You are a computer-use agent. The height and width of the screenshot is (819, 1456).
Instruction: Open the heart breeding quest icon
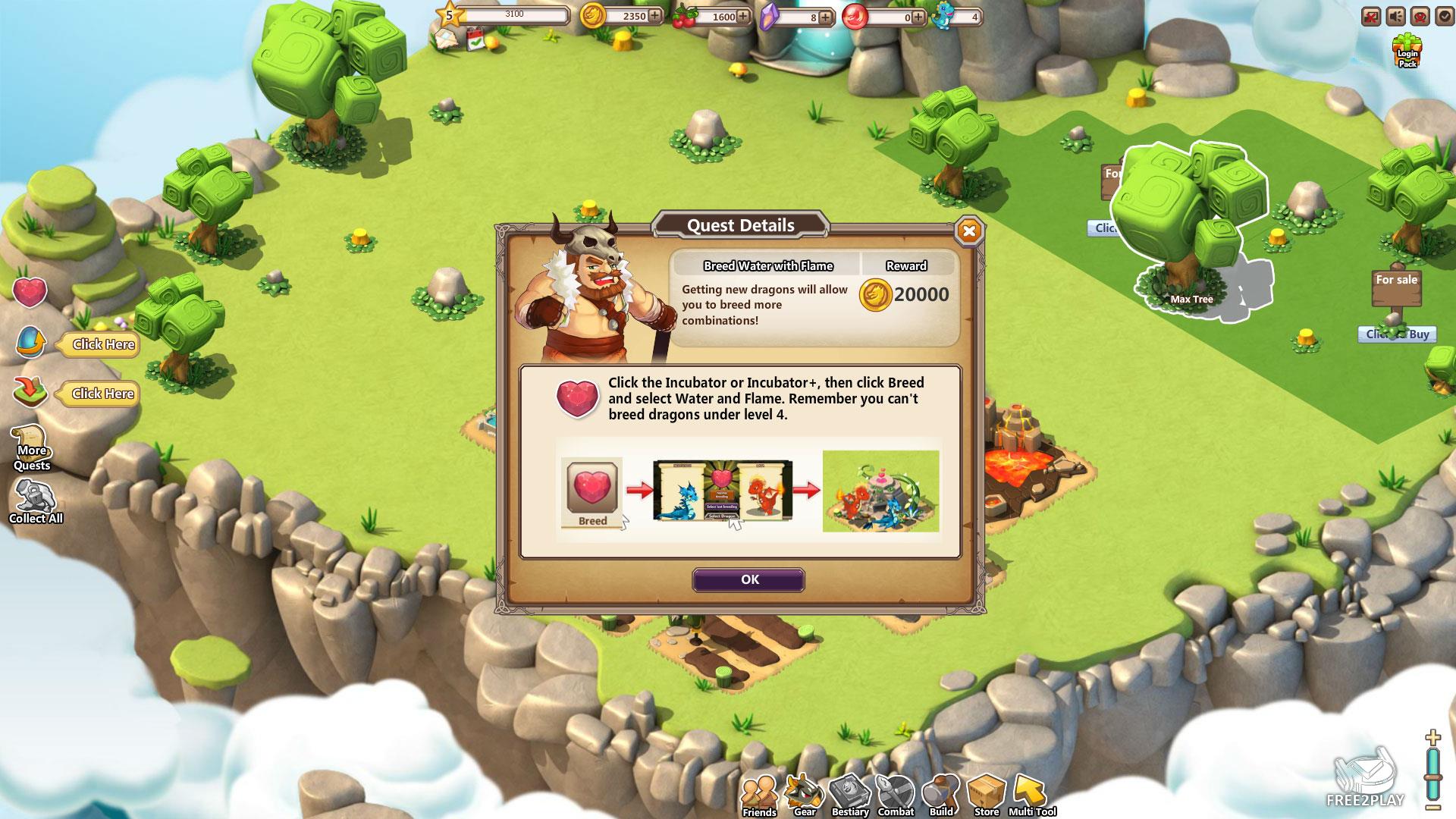point(30,292)
